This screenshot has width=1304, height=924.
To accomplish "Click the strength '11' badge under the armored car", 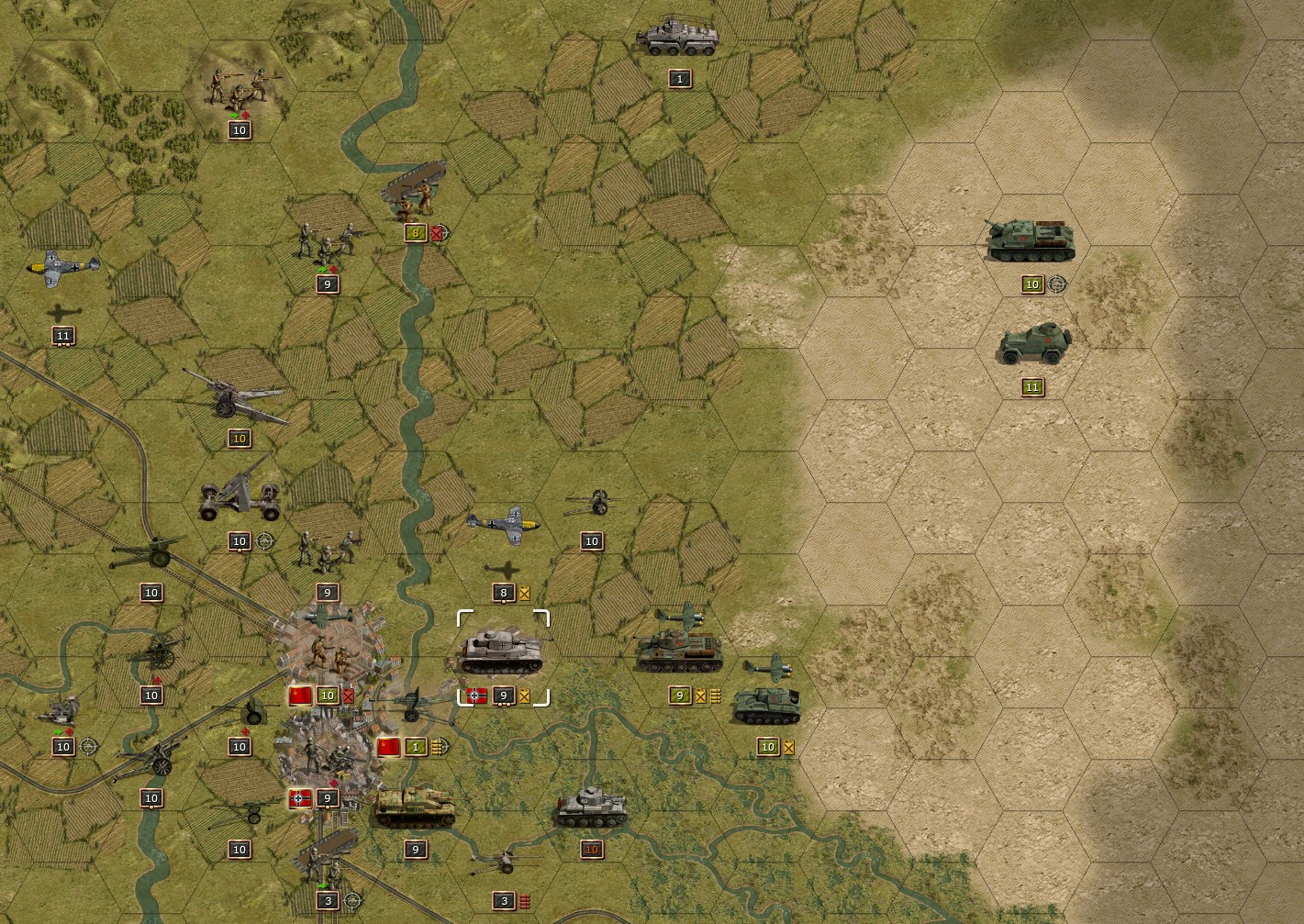I will [1031, 387].
